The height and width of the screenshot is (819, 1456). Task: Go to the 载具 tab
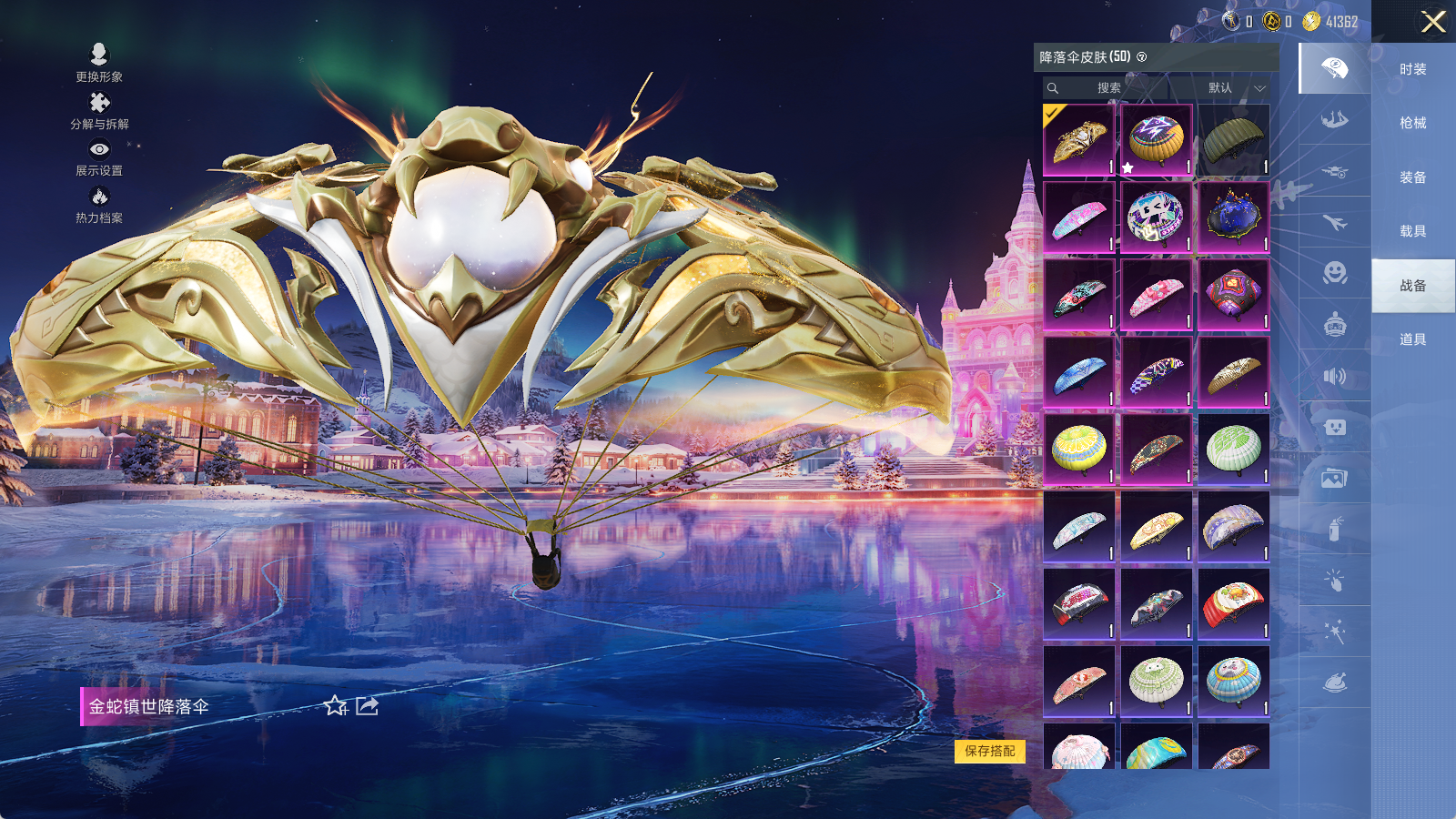1412,231
